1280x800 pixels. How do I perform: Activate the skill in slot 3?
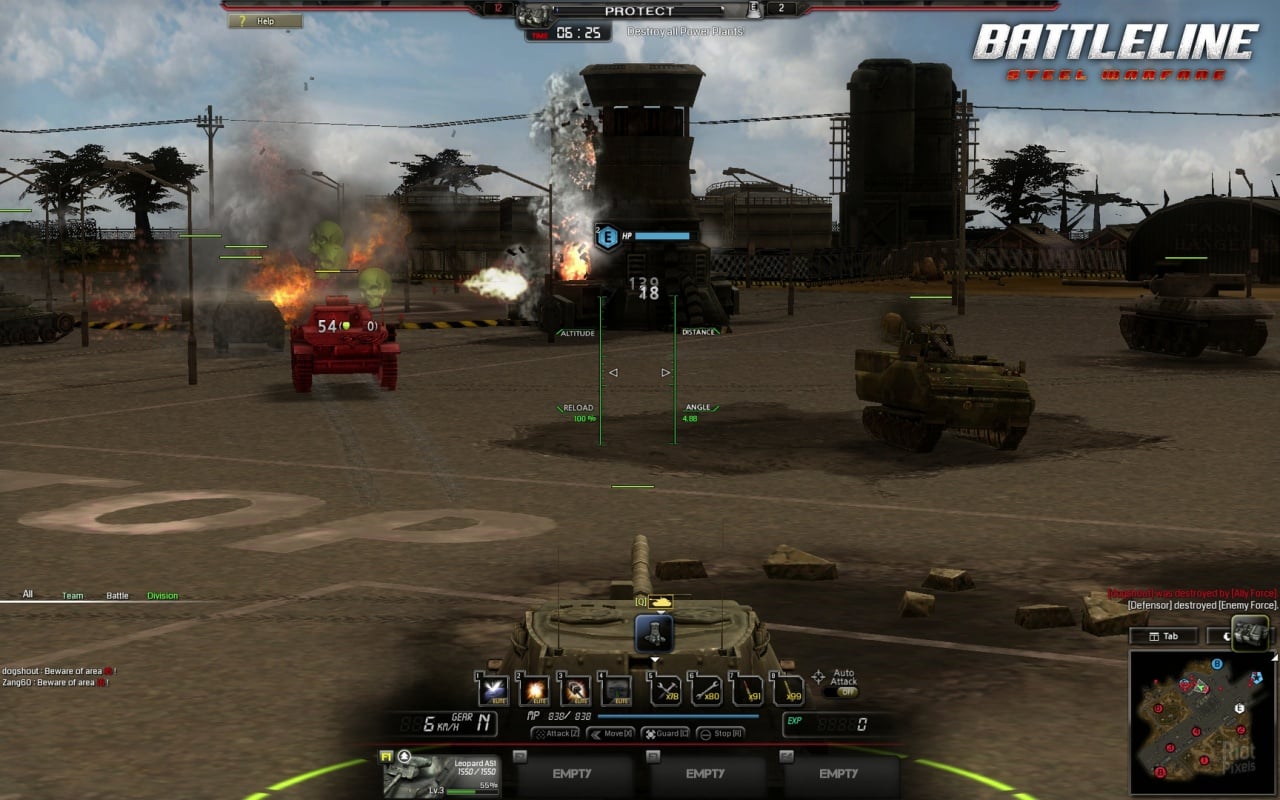575,690
